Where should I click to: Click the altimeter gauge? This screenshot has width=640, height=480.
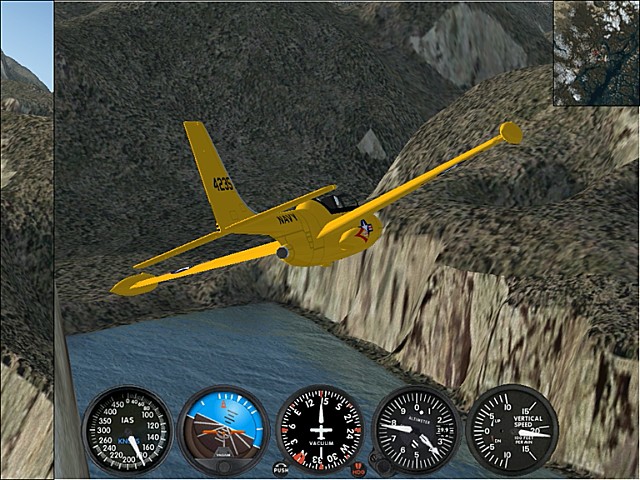click(416, 430)
